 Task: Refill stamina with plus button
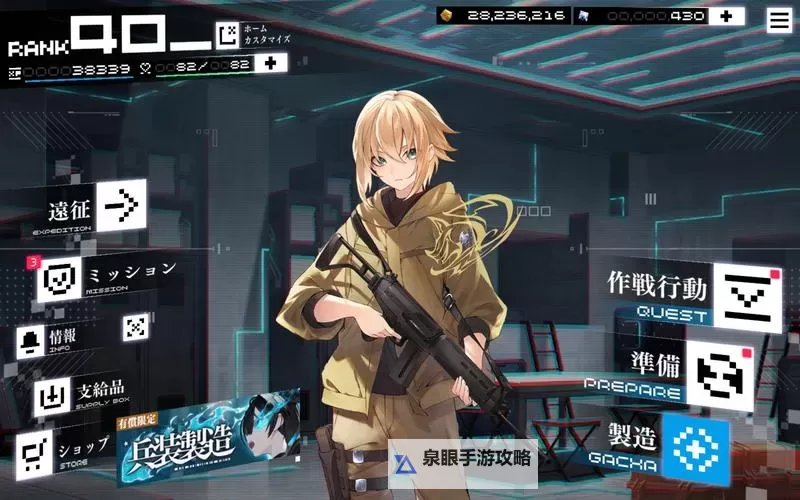tap(269, 63)
